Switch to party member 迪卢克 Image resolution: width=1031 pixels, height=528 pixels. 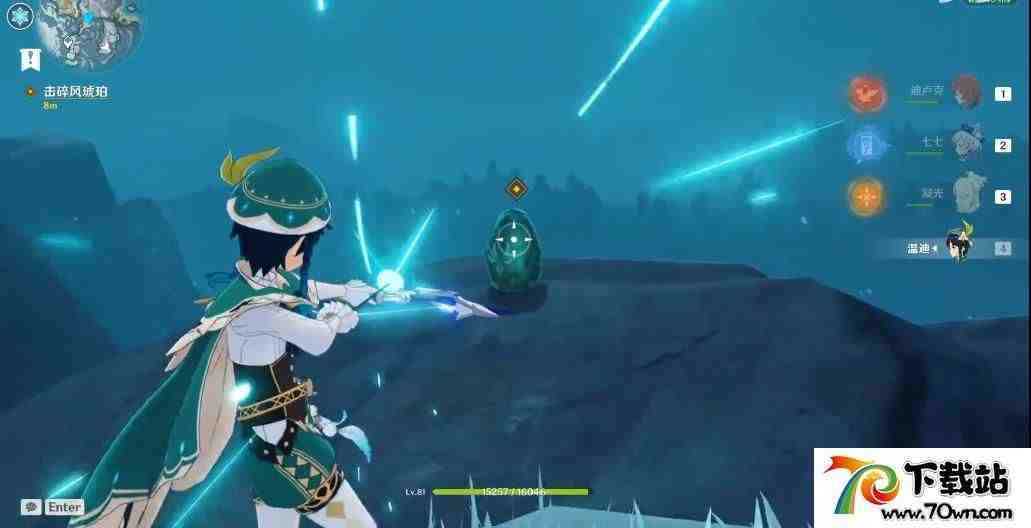(x=965, y=93)
